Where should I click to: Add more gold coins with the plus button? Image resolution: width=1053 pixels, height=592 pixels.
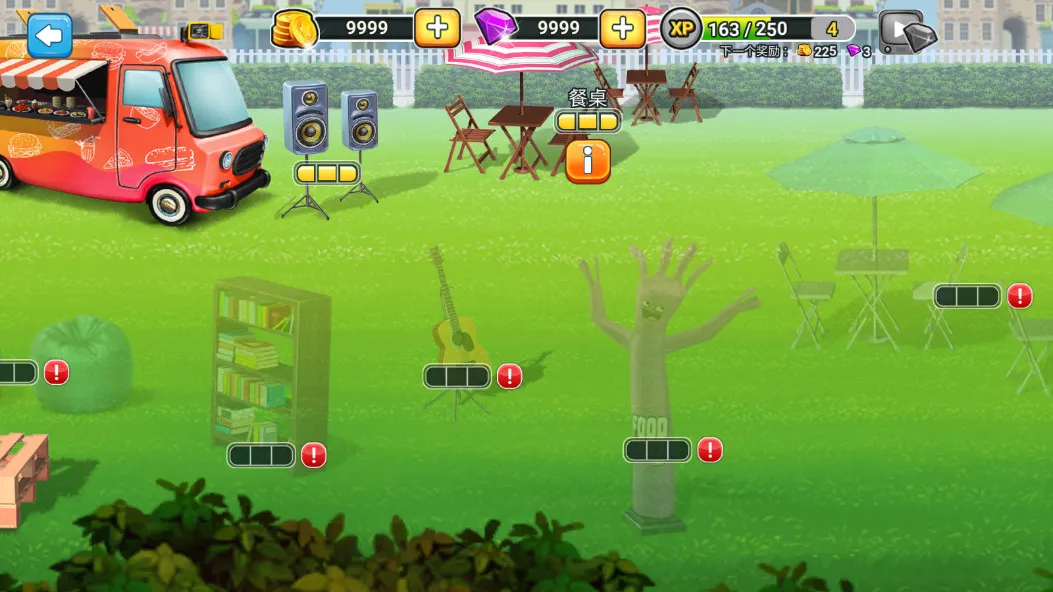click(x=437, y=28)
